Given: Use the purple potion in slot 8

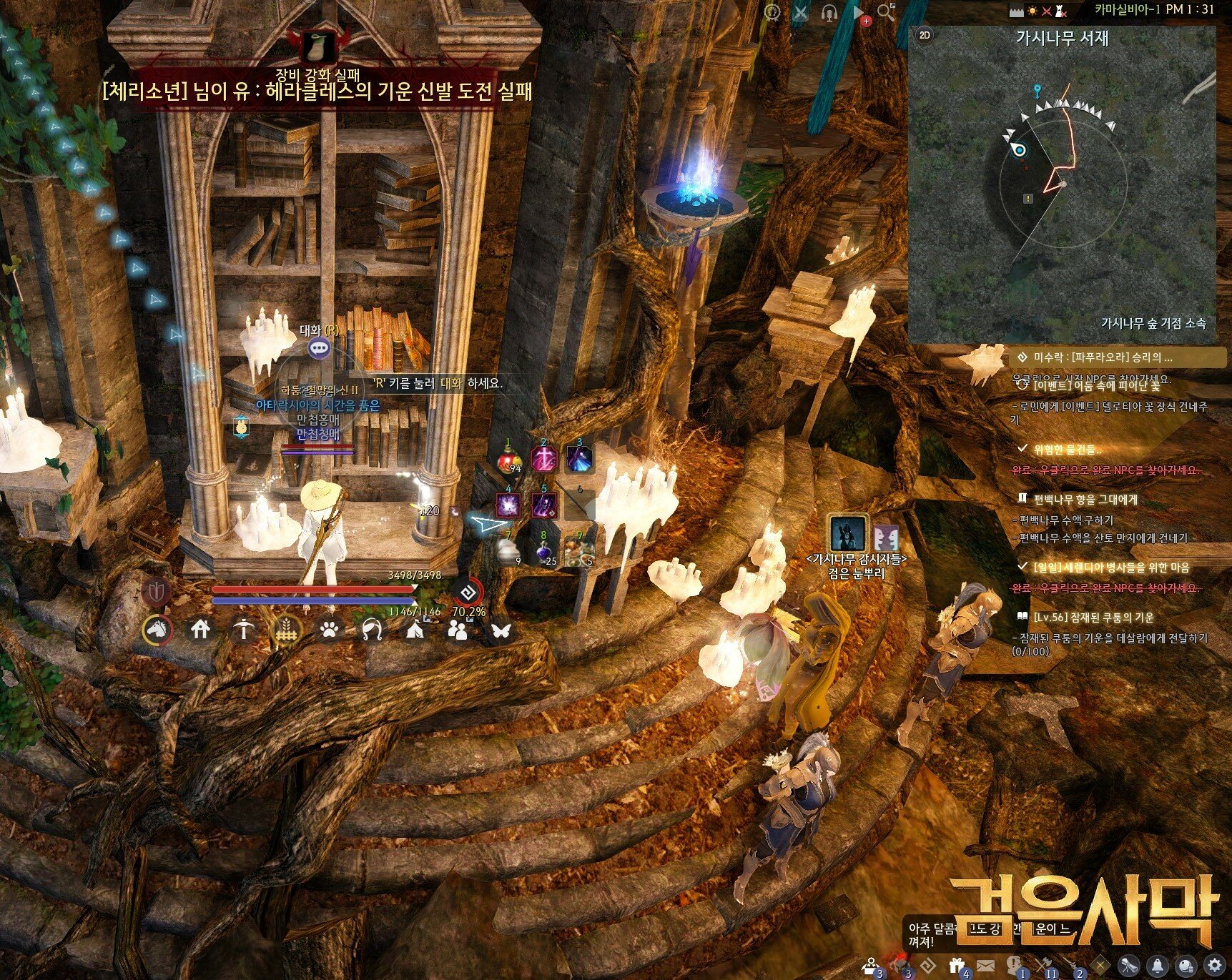Looking at the screenshot, I should coord(544,551).
